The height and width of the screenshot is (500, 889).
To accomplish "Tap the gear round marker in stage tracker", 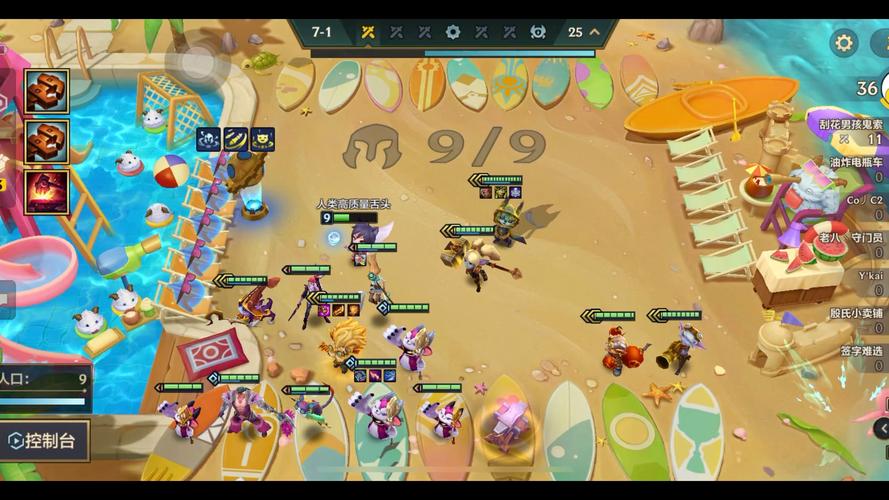I will [x=453, y=32].
